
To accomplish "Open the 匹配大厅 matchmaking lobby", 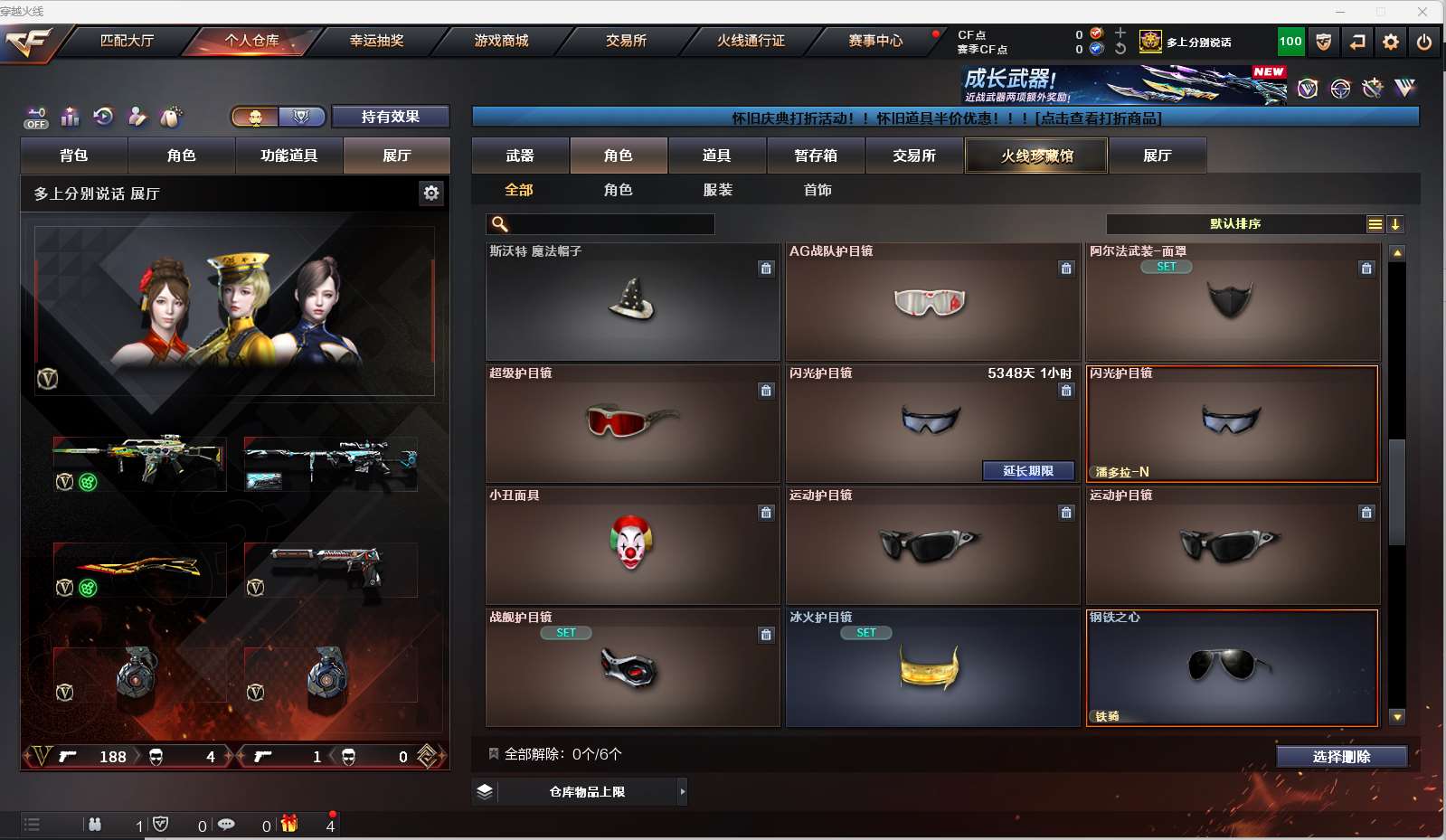I will [x=127, y=41].
